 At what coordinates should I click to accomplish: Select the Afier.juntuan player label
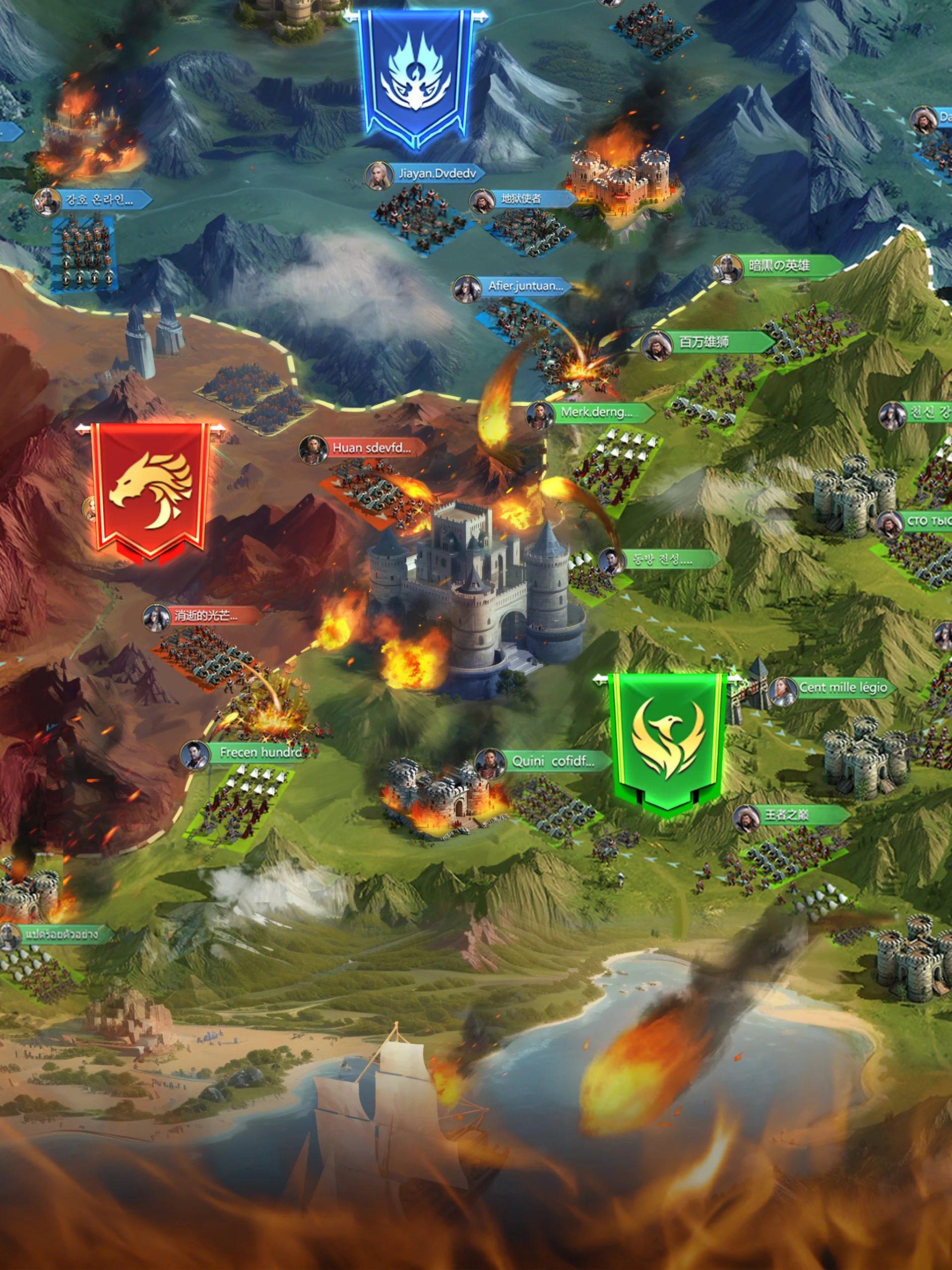(x=525, y=286)
